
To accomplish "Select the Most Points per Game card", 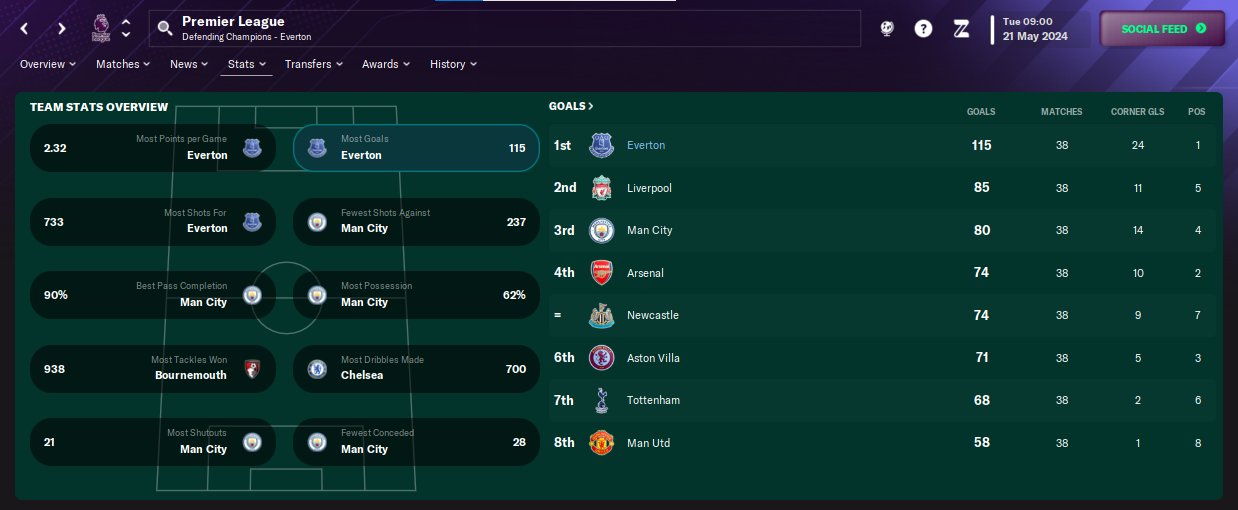I will [x=153, y=148].
